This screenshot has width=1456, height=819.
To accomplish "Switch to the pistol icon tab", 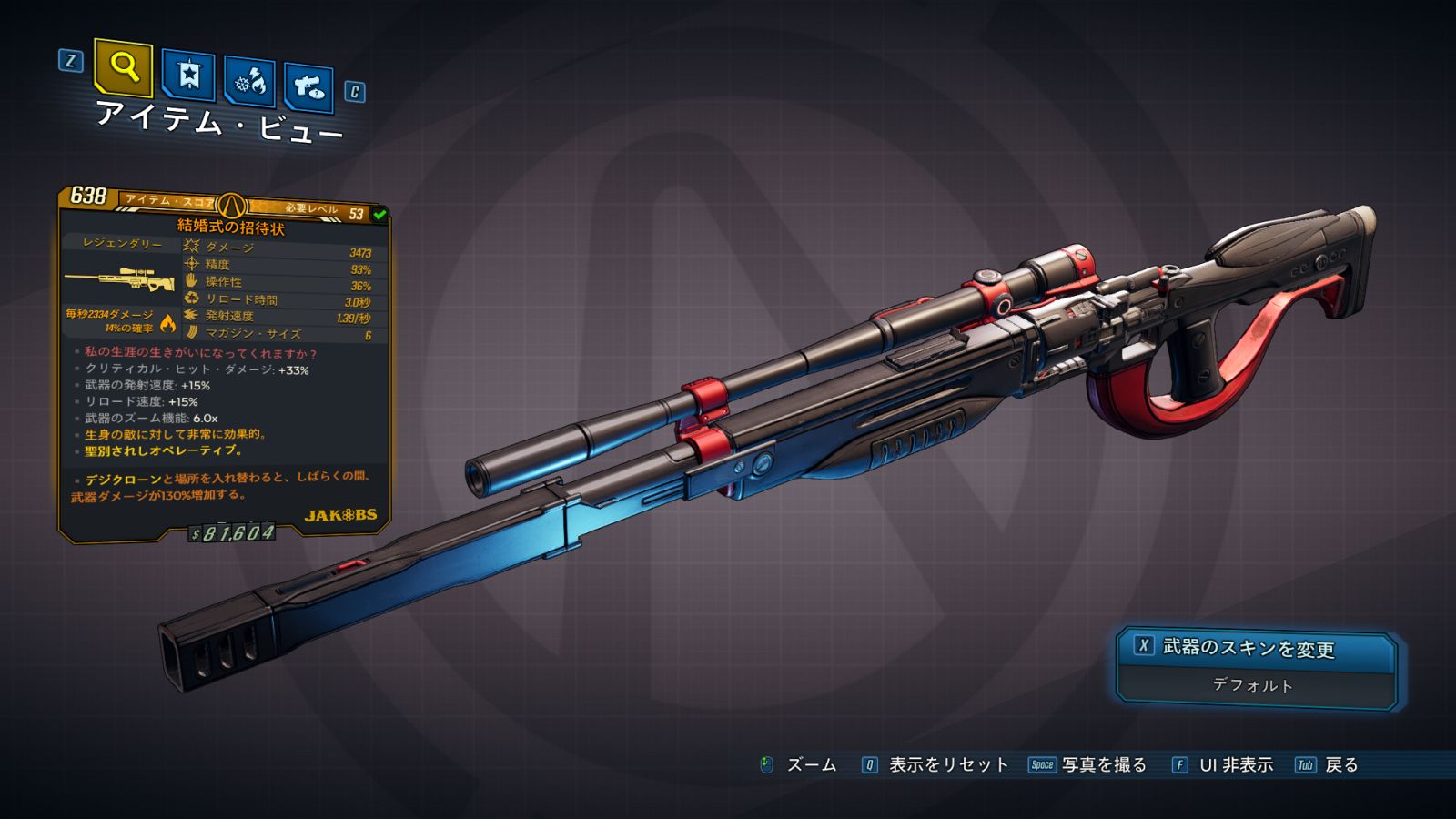I will point(308,87).
